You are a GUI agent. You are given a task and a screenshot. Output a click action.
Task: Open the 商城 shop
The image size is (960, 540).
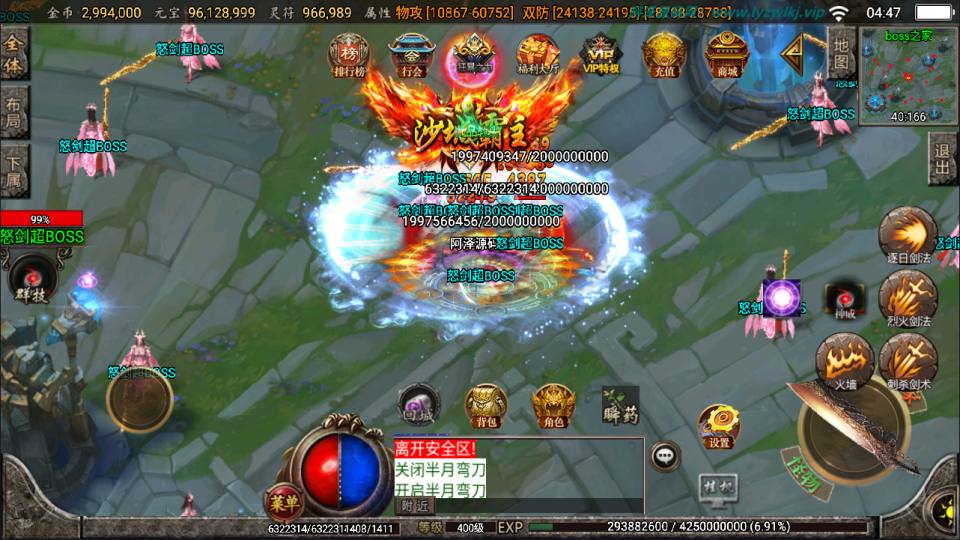[727, 55]
